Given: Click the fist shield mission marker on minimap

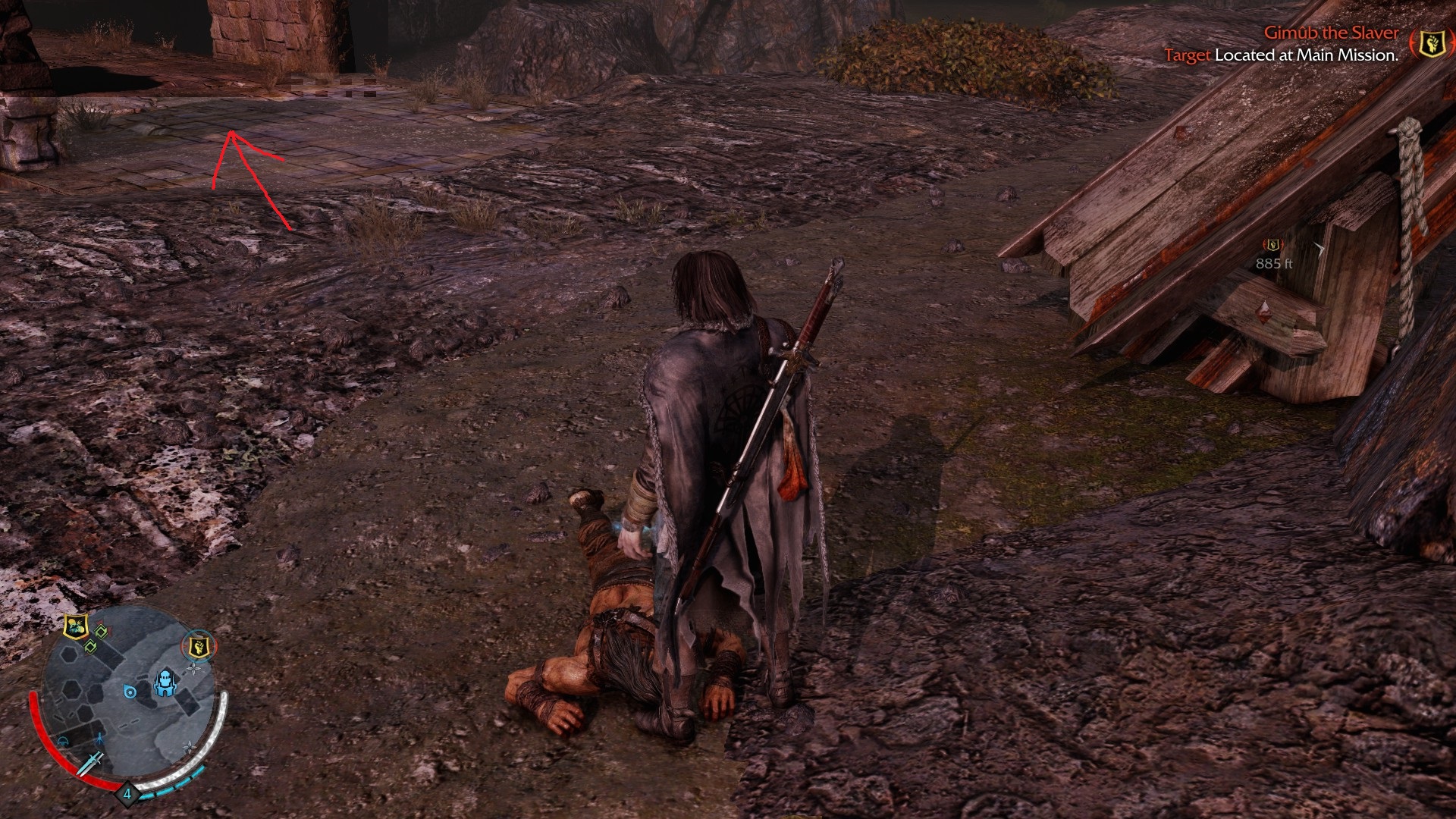Looking at the screenshot, I should (199, 648).
